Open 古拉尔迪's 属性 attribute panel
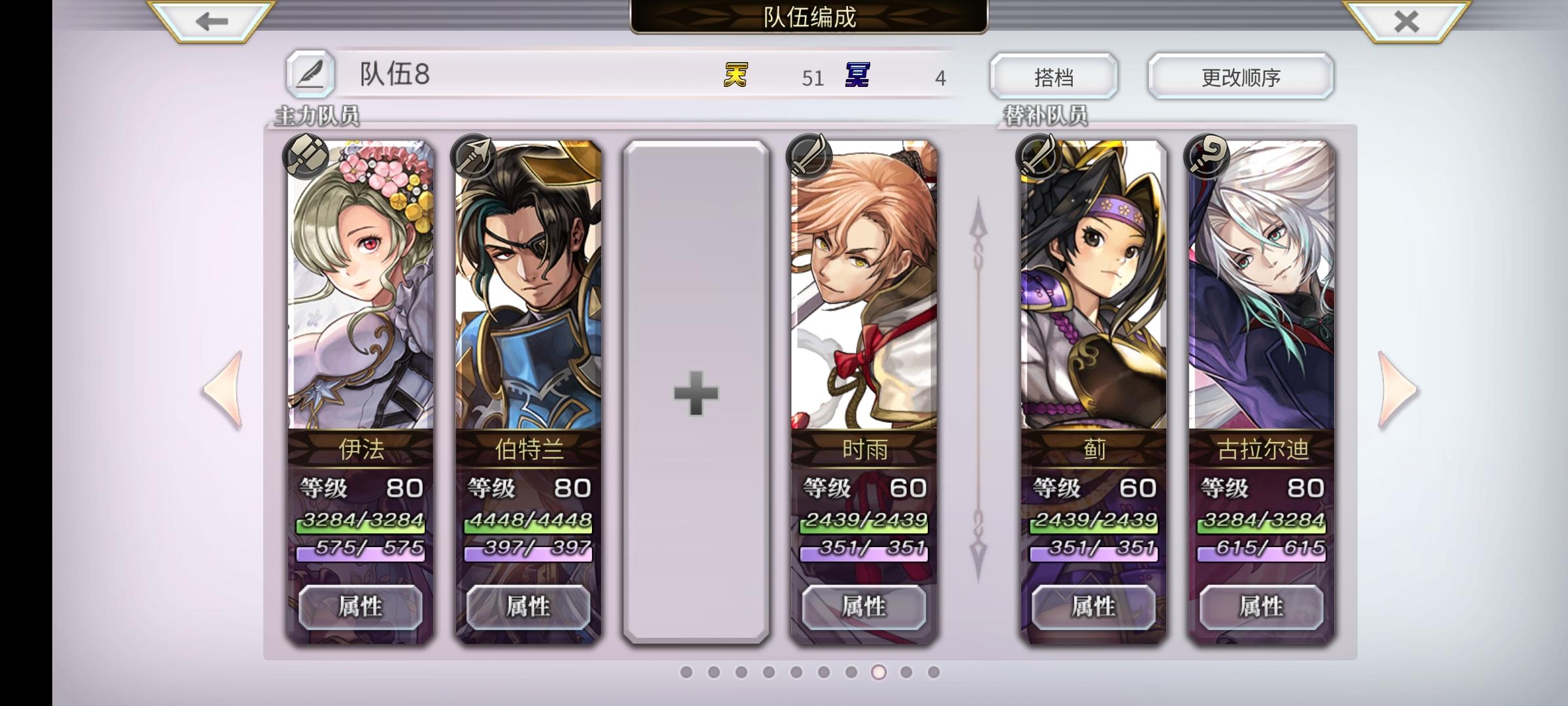The width and height of the screenshot is (1568, 706). [1262, 606]
